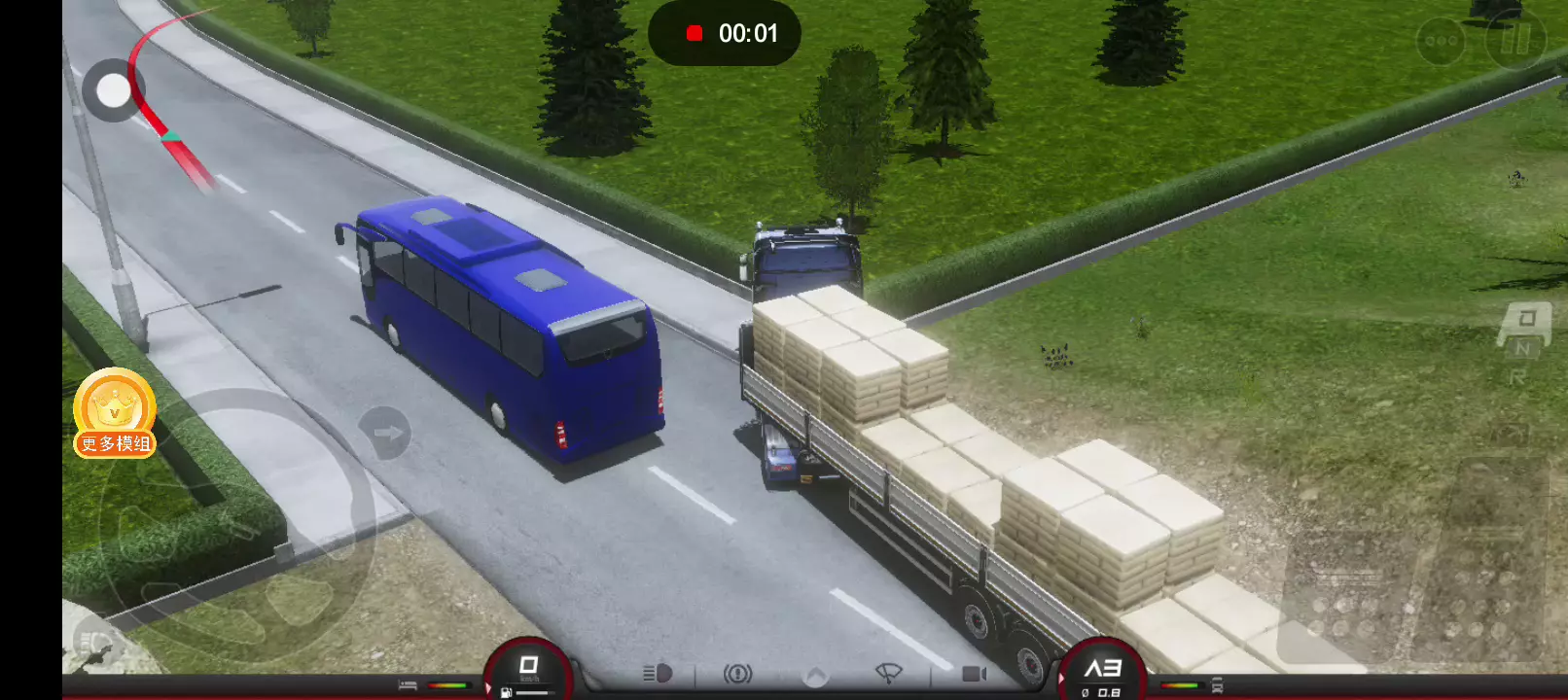
Task: Pause the game with the pause button
Action: pos(1515,41)
